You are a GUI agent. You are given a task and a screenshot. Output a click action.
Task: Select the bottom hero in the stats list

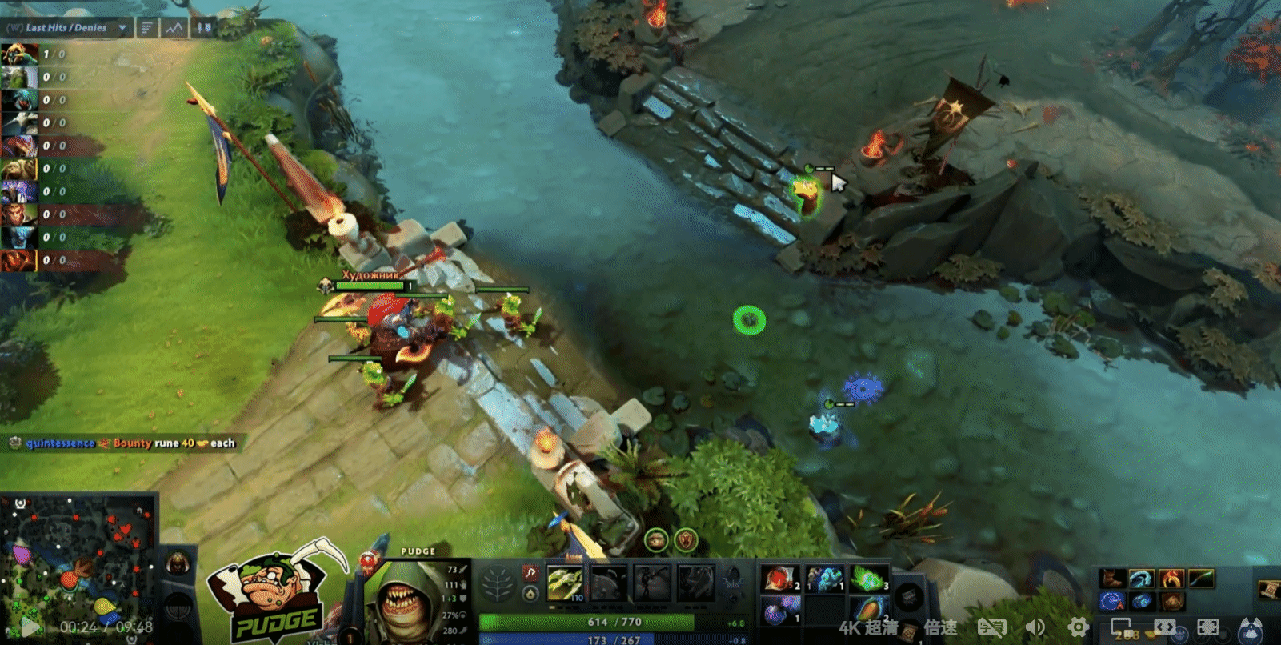[x=20, y=262]
